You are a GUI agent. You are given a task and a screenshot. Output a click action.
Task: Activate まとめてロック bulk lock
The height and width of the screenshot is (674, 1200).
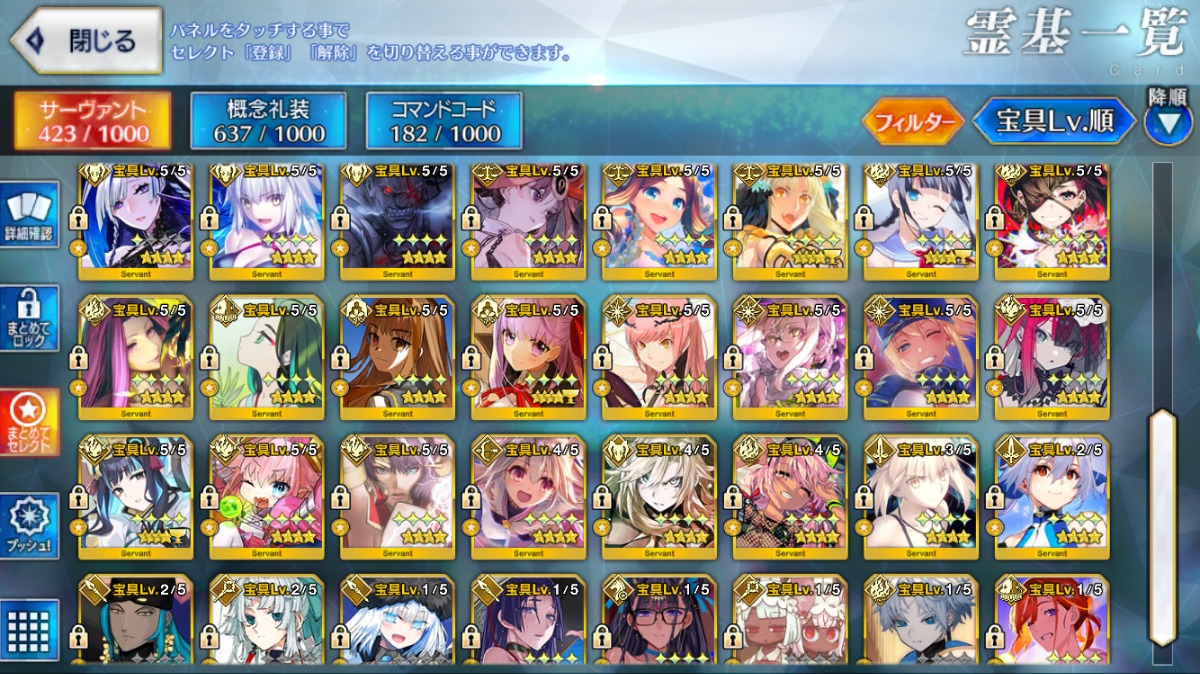[30, 319]
